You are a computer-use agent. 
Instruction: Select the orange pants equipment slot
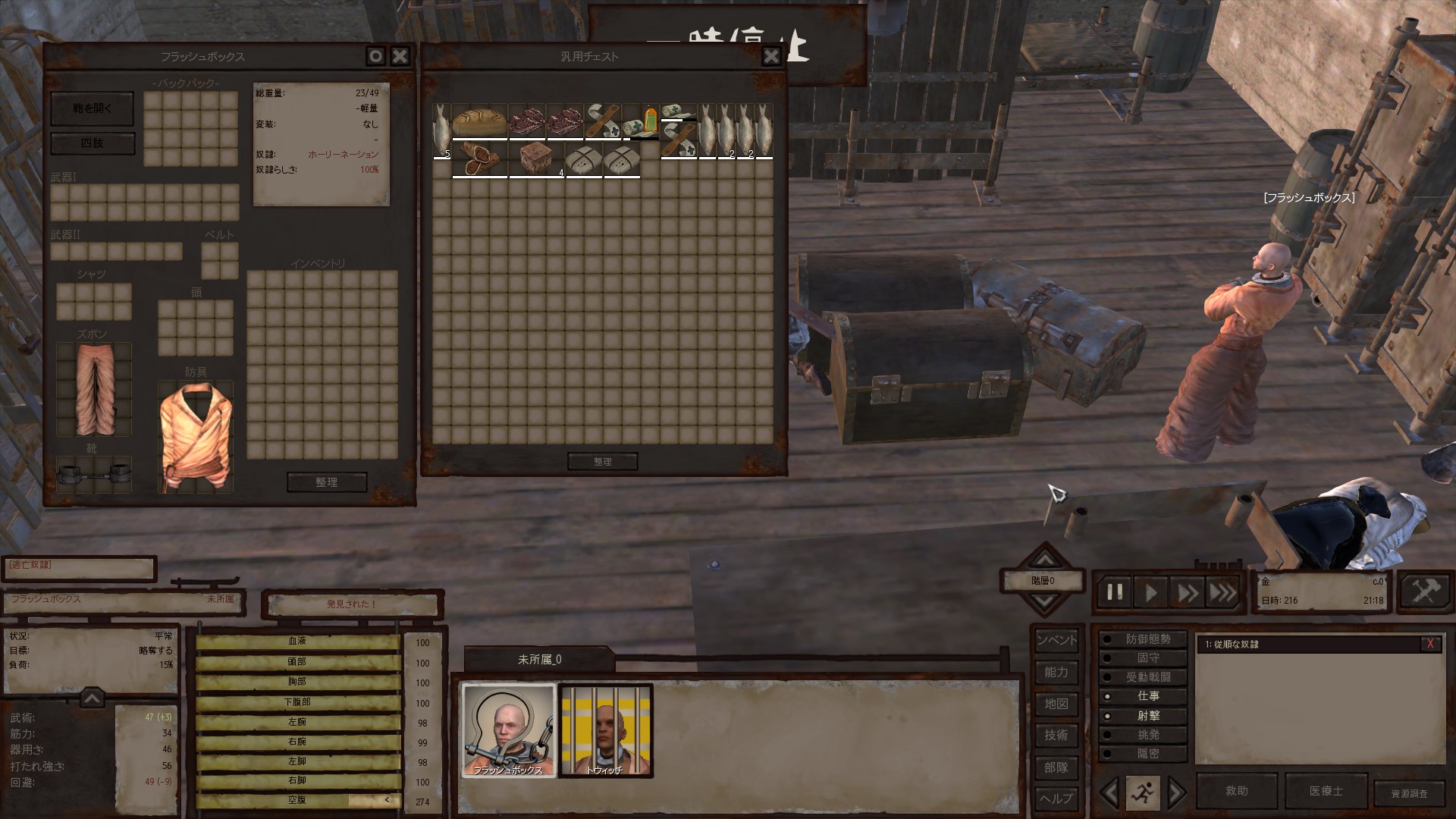(x=94, y=389)
